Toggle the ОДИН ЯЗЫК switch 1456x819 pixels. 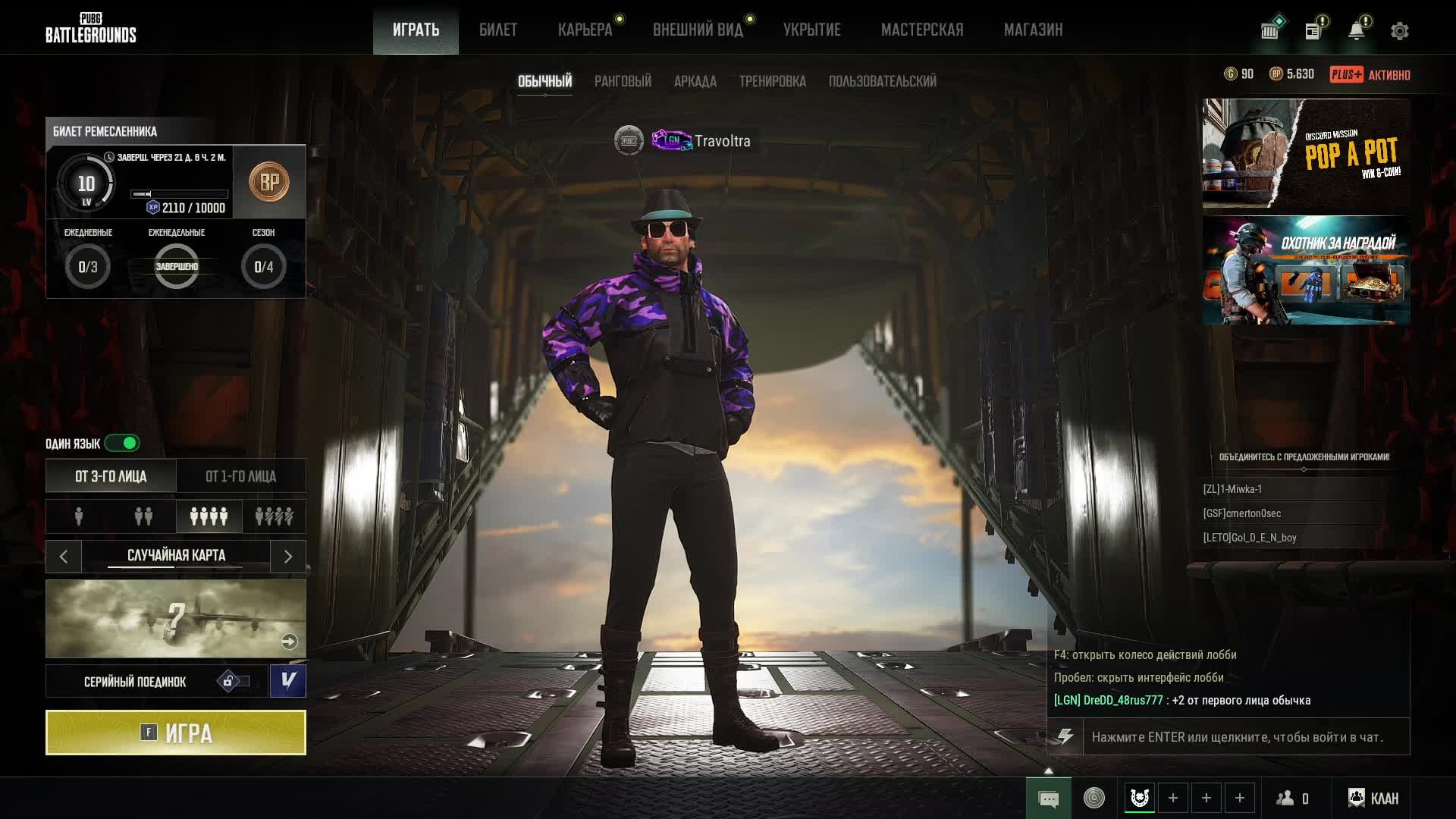[122, 443]
